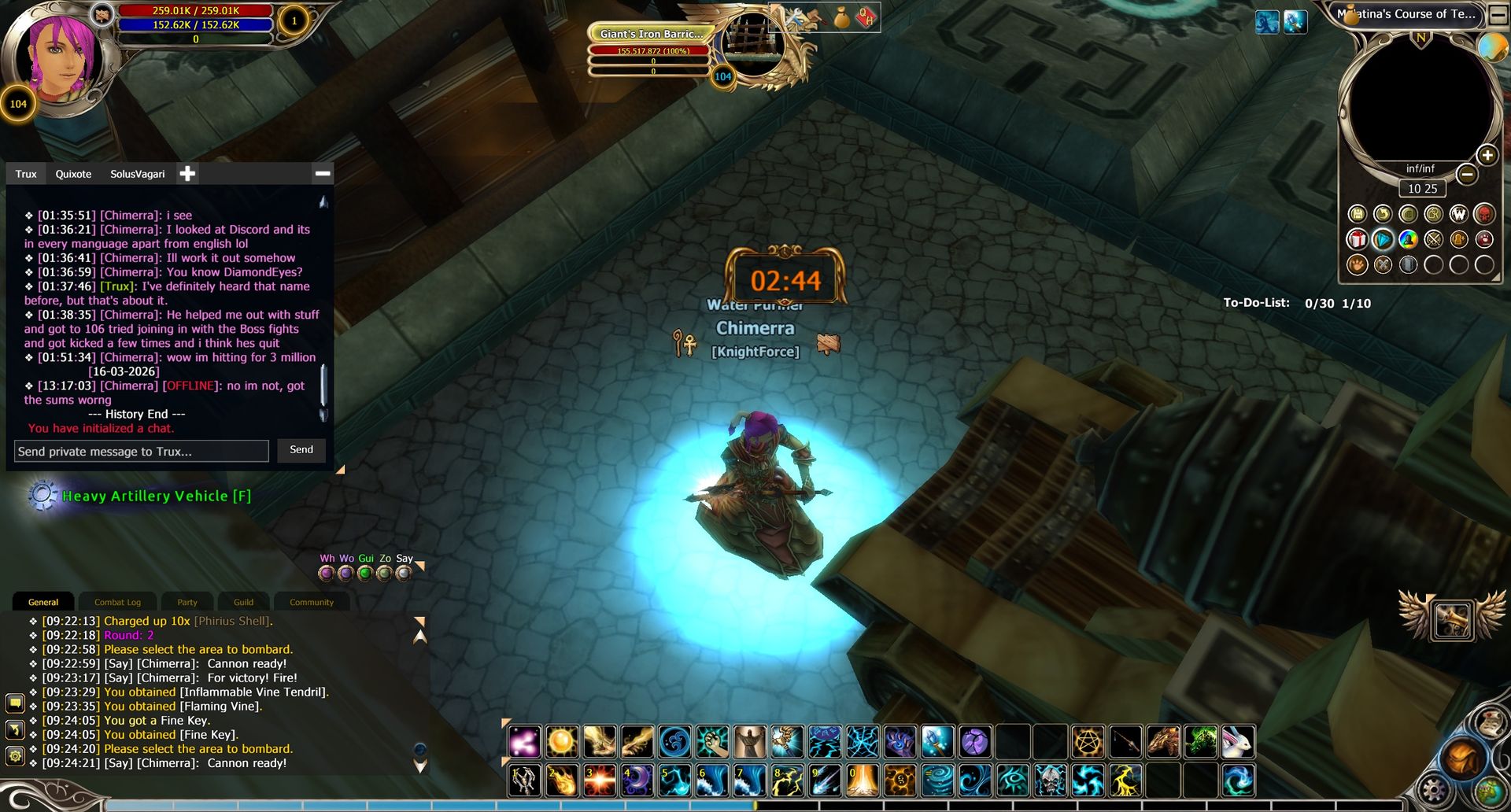Image resolution: width=1511 pixels, height=812 pixels.
Task: Zoom out the minimap
Action: point(1467,174)
